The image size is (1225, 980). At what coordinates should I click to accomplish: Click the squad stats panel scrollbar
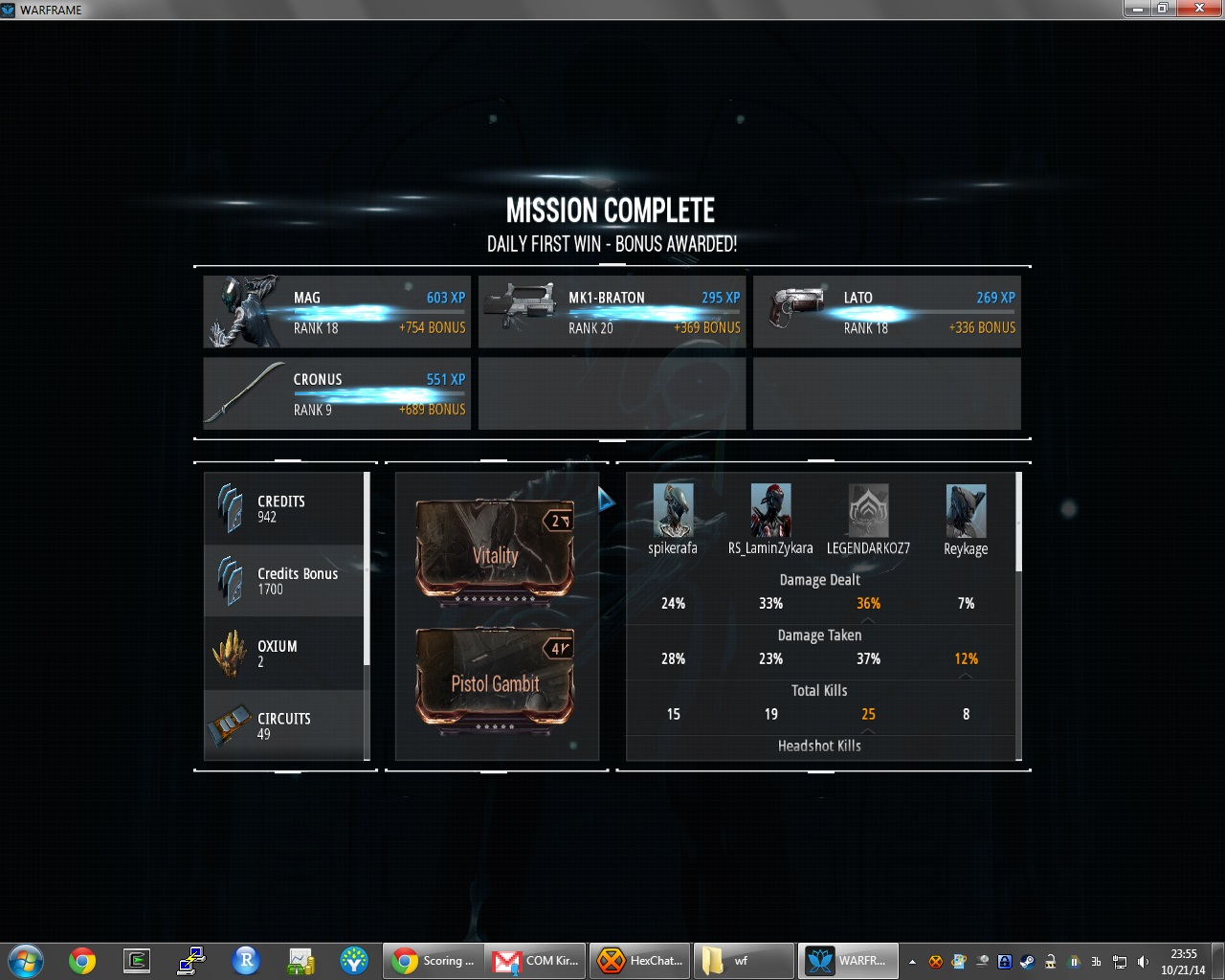click(x=1018, y=523)
